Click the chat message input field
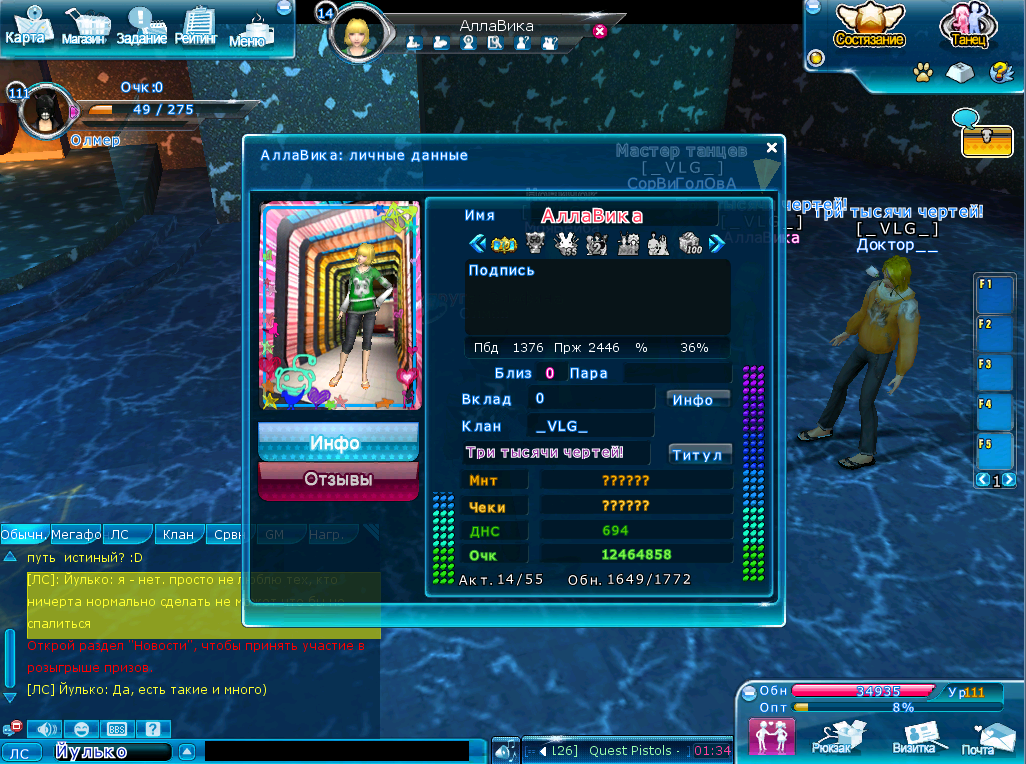This screenshot has height=764, width=1026. point(336,751)
